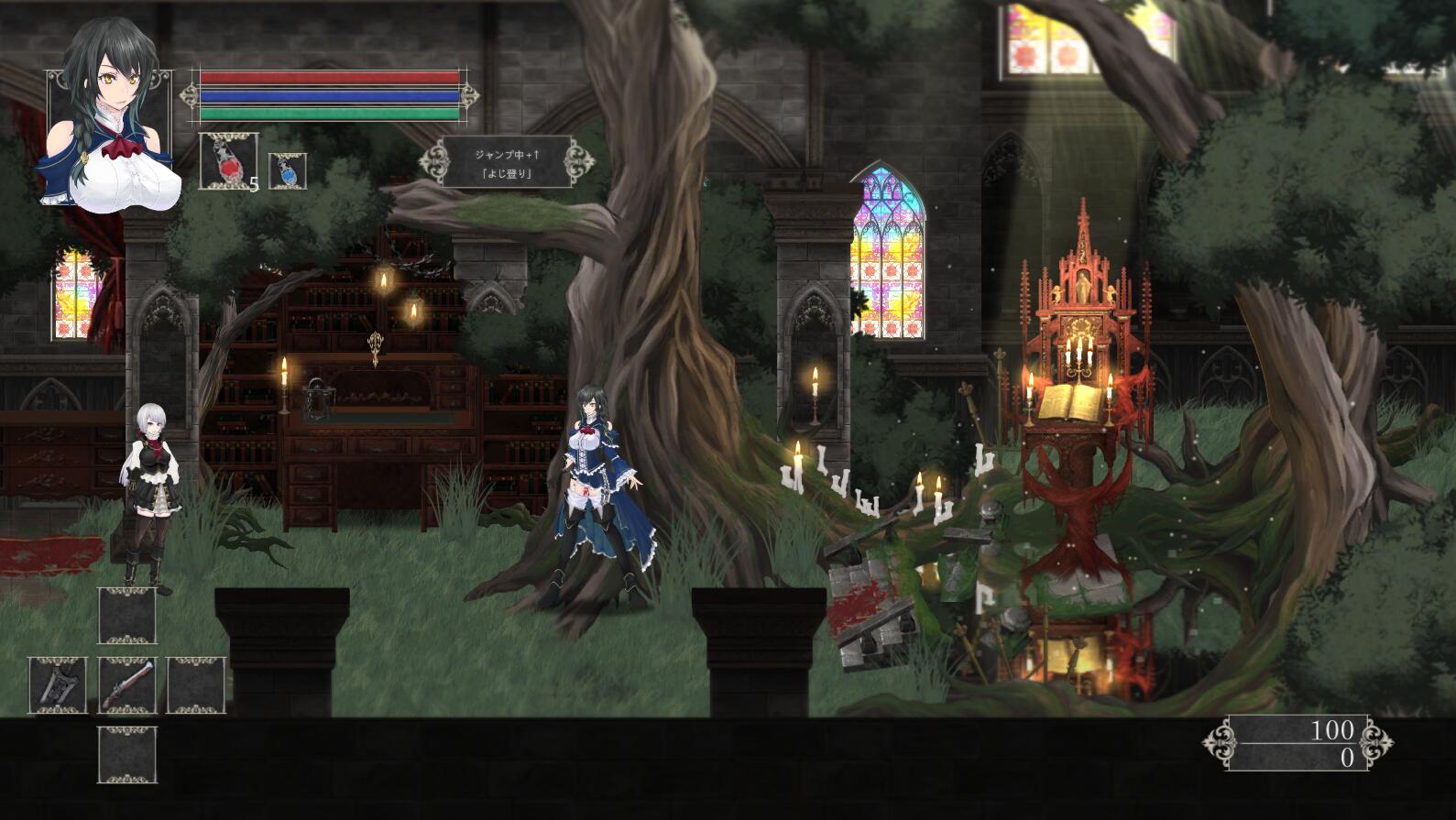
Task: Select the flintlock rifle weapon icon
Action: click(129, 683)
